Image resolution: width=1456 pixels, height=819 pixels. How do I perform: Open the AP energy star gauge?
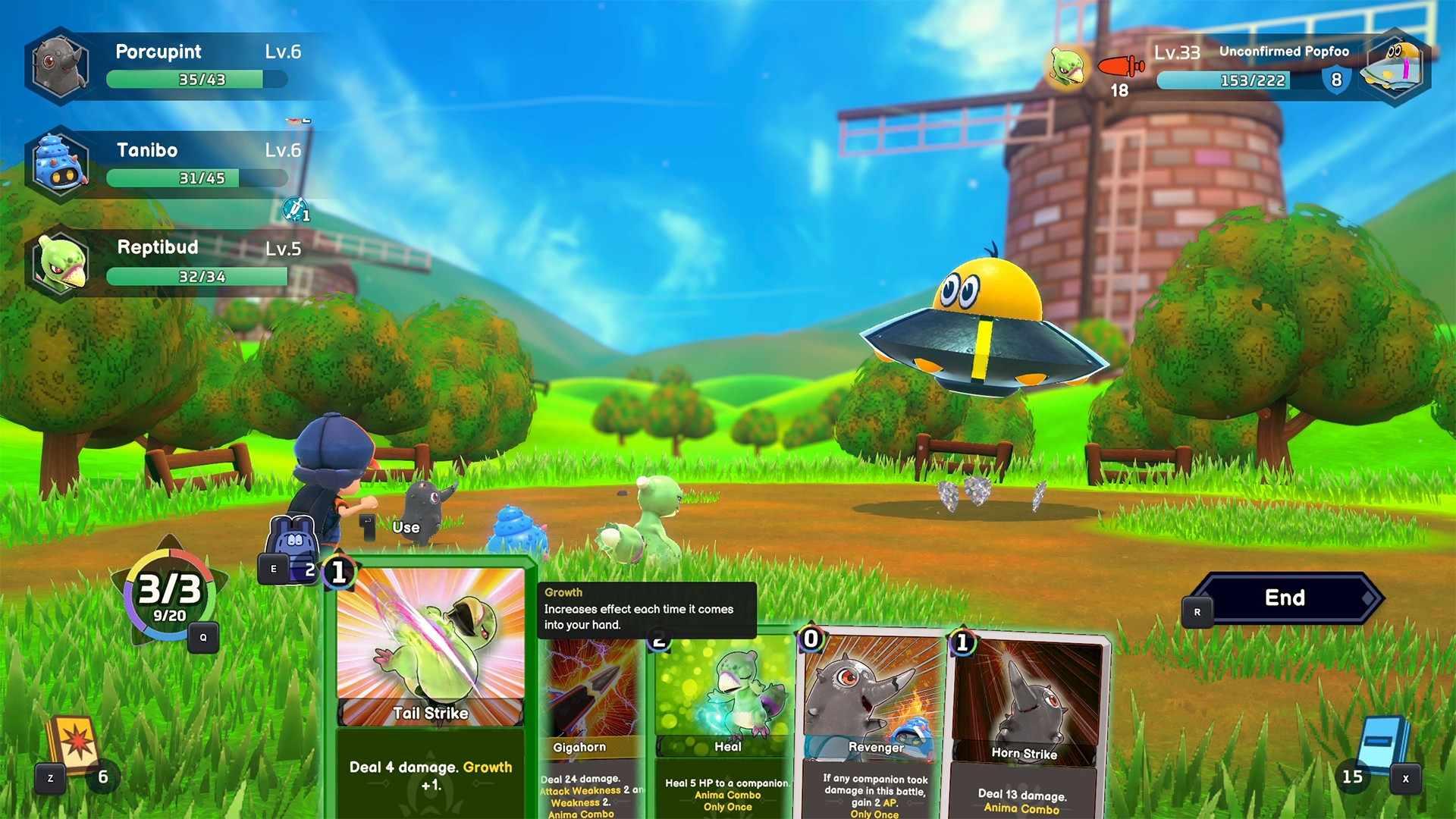coord(170,597)
